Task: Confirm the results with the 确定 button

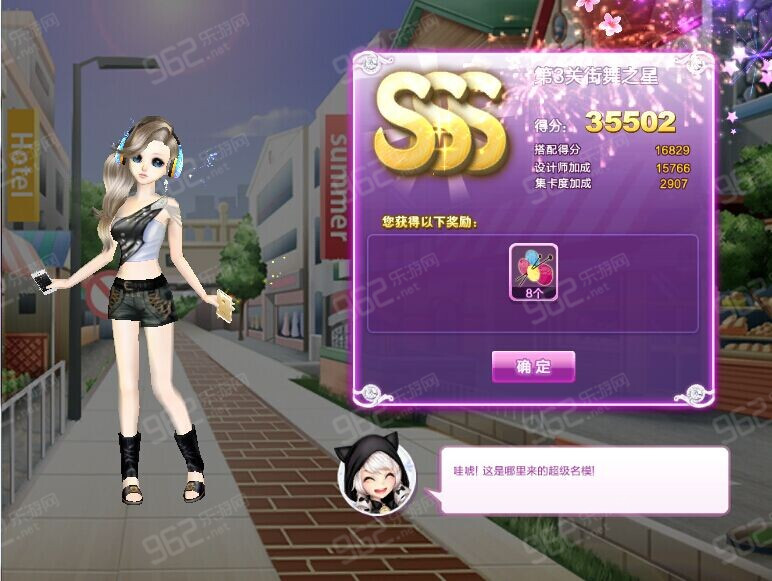Action: click(533, 367)
